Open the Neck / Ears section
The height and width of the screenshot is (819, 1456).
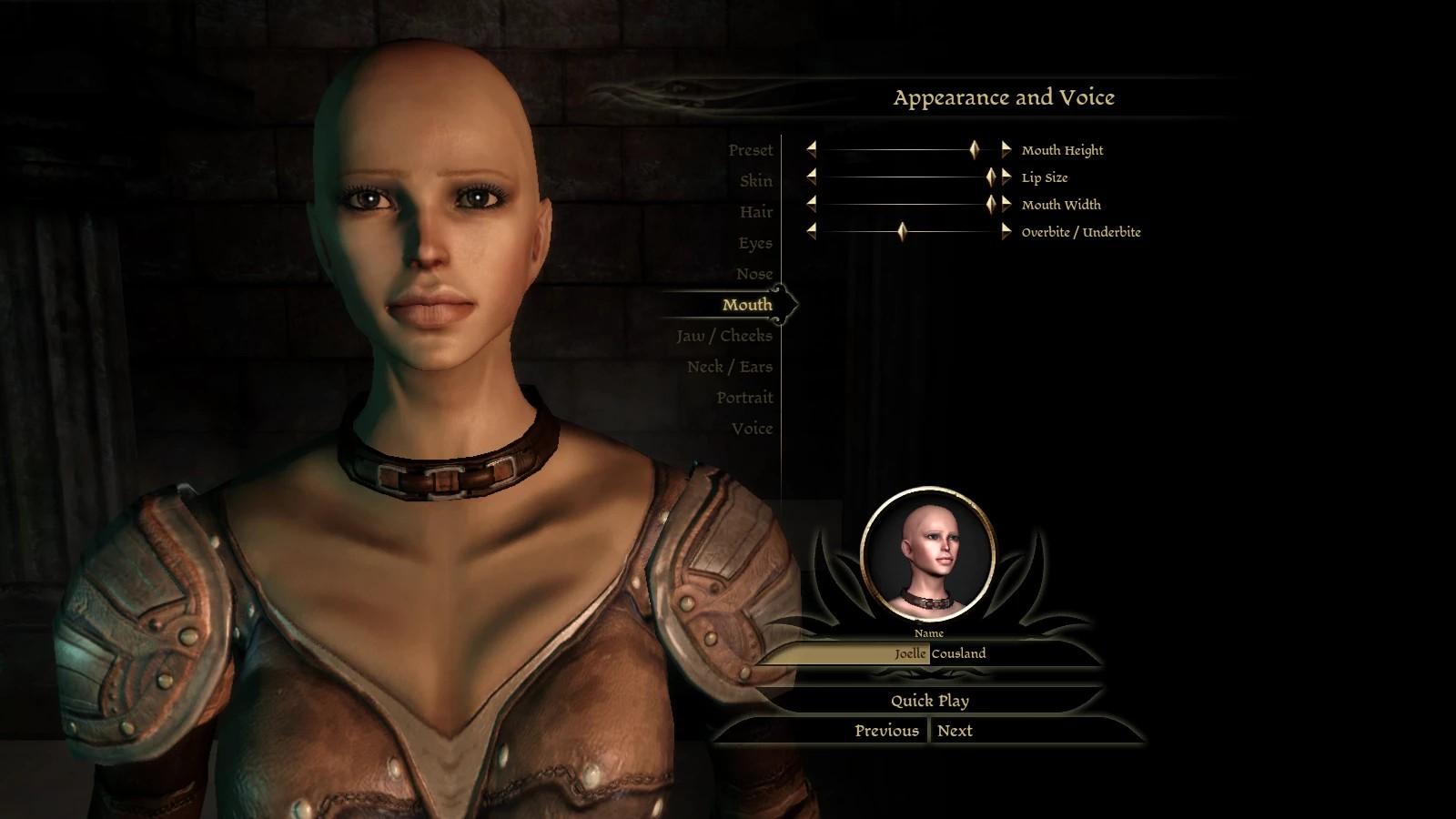click(730, 367)
